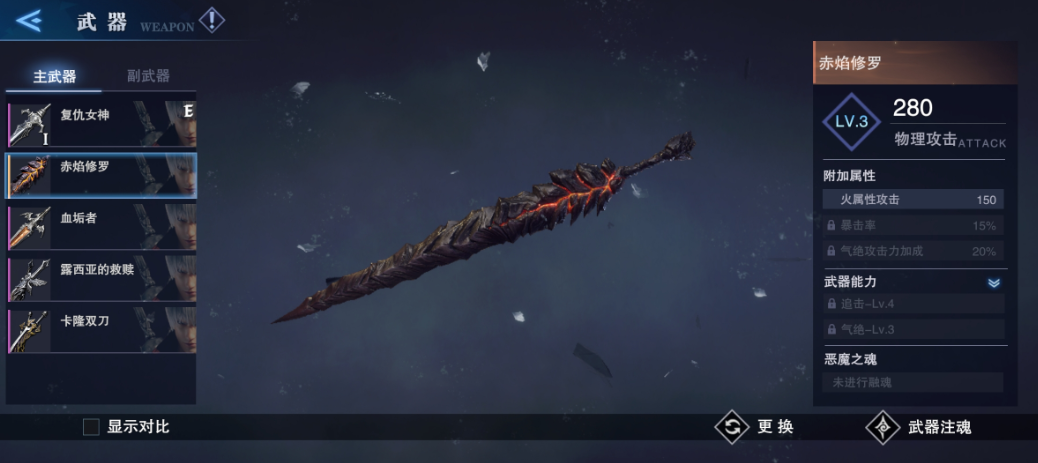
Task: Click the LV.3 weapon level badge
Action: tap(851, 122)
